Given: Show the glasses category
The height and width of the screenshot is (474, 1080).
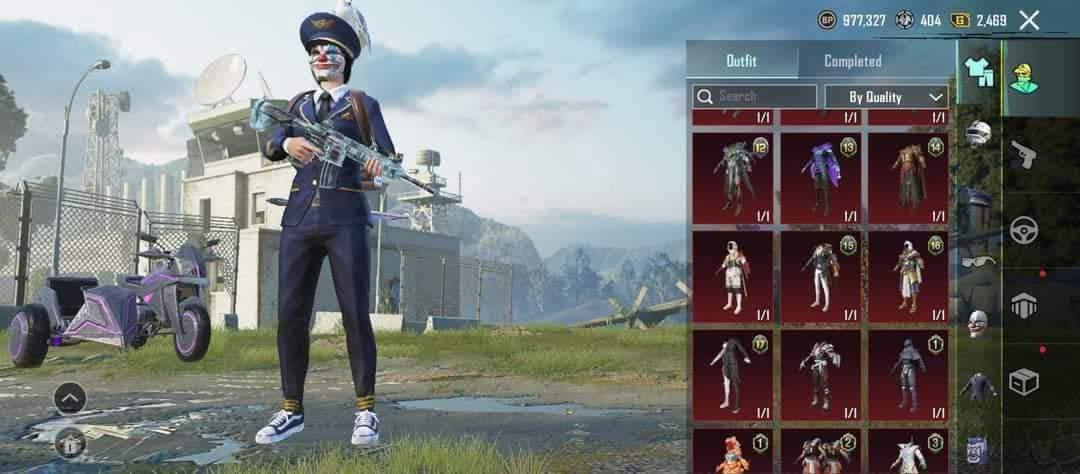Looking at the screenshot, I should pyautogui.click(x=978, y=260).
